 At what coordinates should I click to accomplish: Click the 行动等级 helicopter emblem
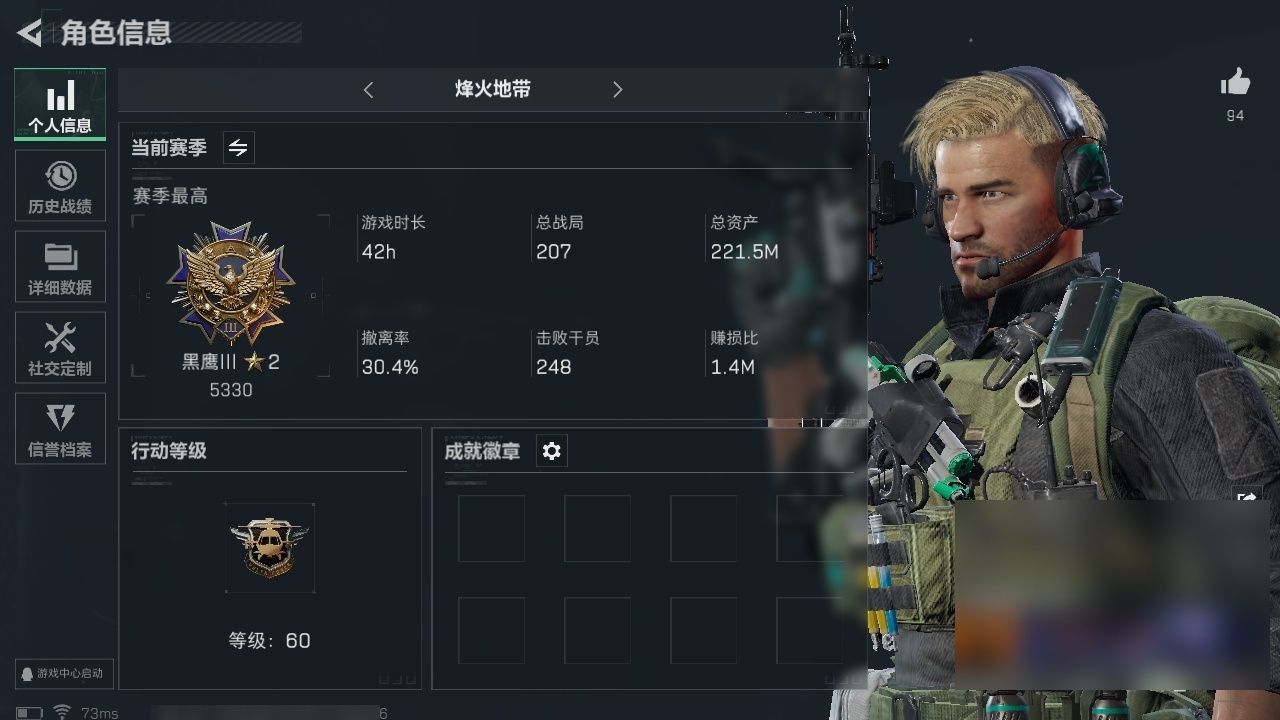[x=270, y=547]
